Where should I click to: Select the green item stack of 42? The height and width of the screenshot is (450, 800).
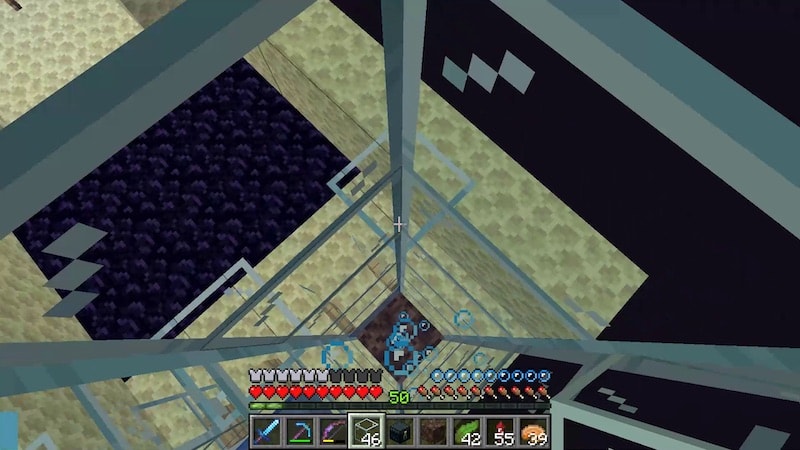pyautogui.click(x=468, y=432)
